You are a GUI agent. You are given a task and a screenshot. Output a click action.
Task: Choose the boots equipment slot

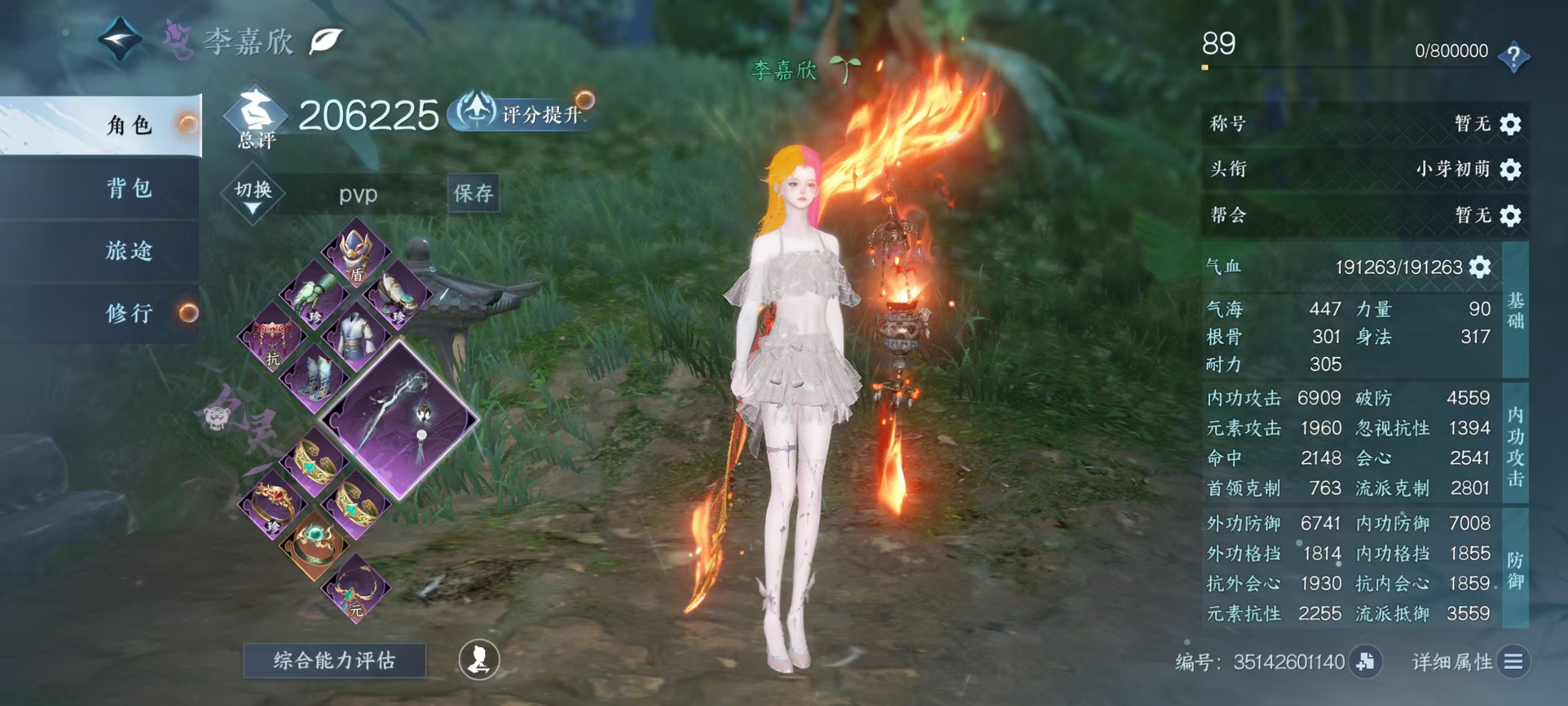[314, 378]
